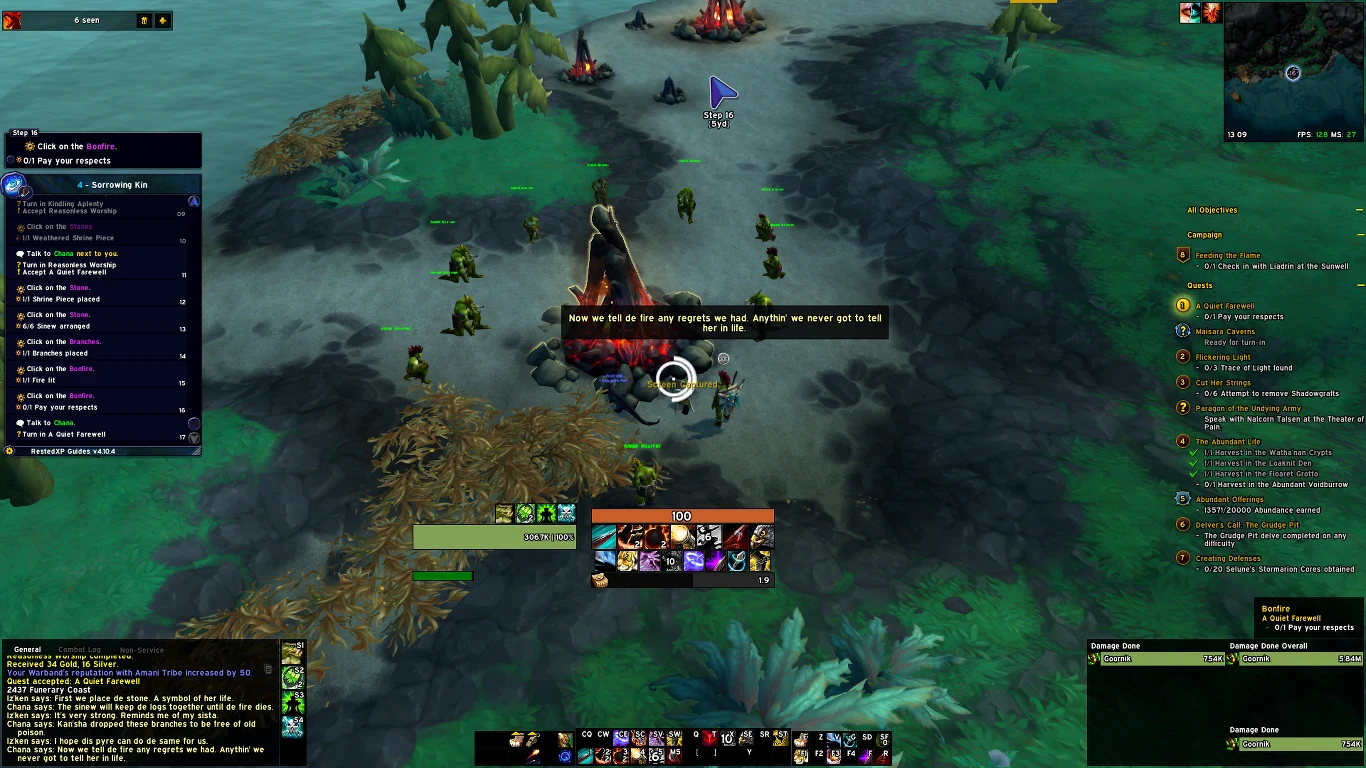The image size is (1366, 768).
Task: Open the Delver's Call: The Grudge Pit quest
Action: pos(1247,525)
